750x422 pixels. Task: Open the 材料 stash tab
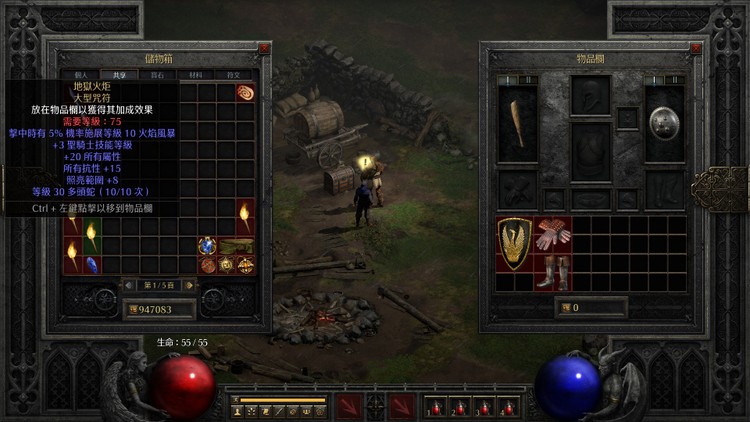click(x=198, y=75)
